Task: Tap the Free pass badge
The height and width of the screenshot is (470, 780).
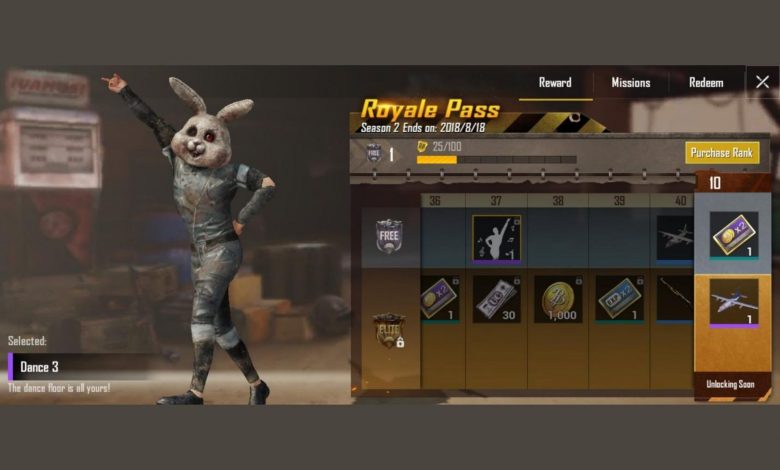Action: (388, 236)
